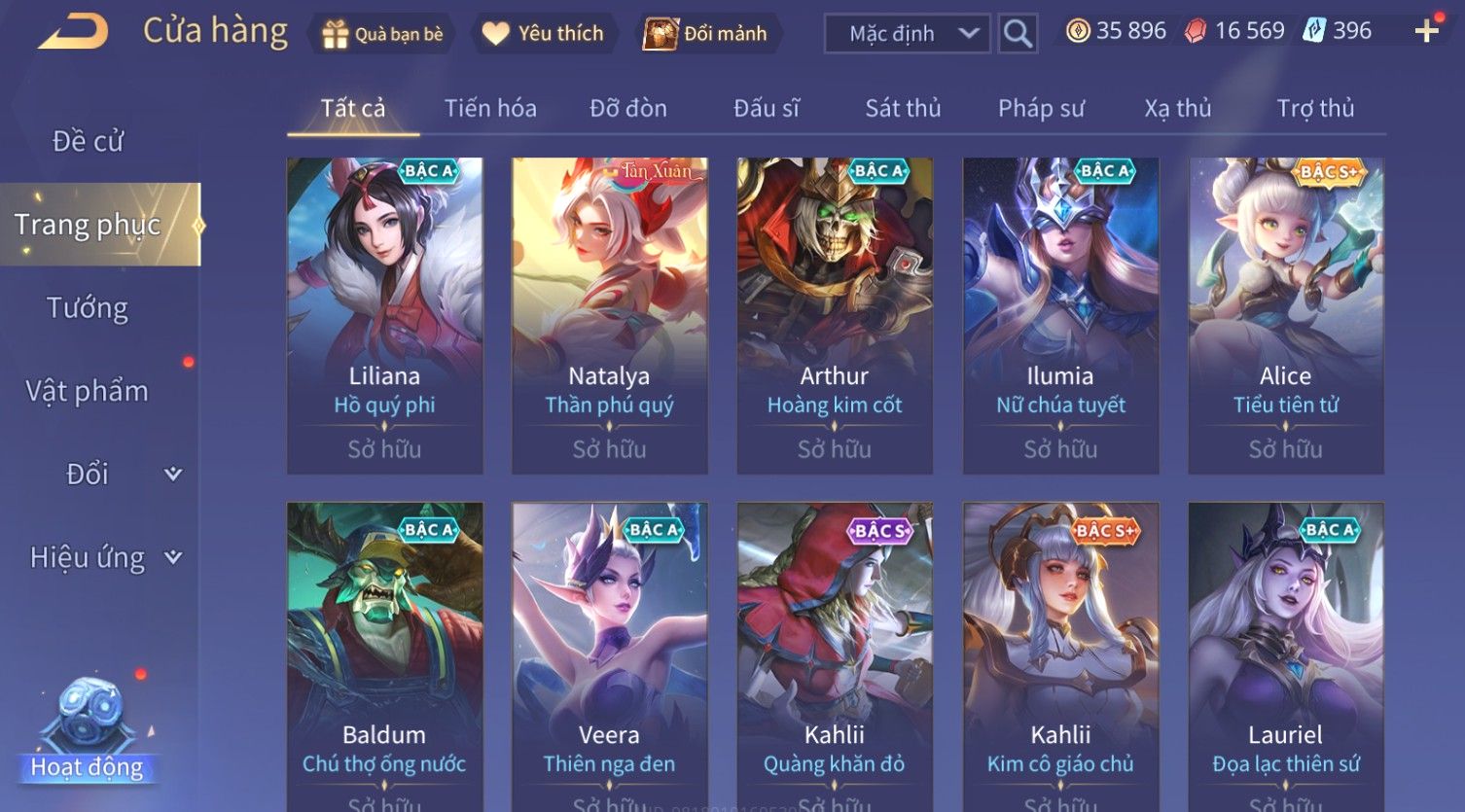The width and height of the screenshot is (1465, 812).
Task: Select Arthur Hoàng kim cốt skin card
Action: click(835, 316)
